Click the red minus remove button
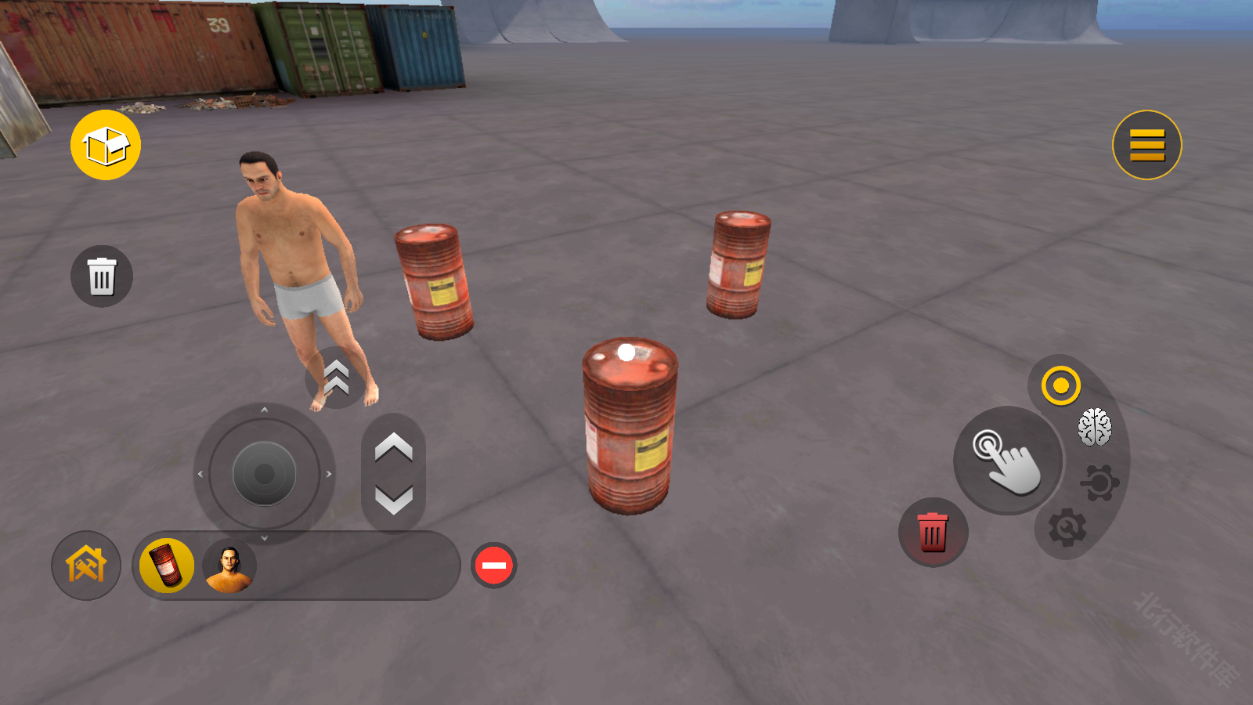Viewport: 1253px width, 705px height. click(493, 566)
